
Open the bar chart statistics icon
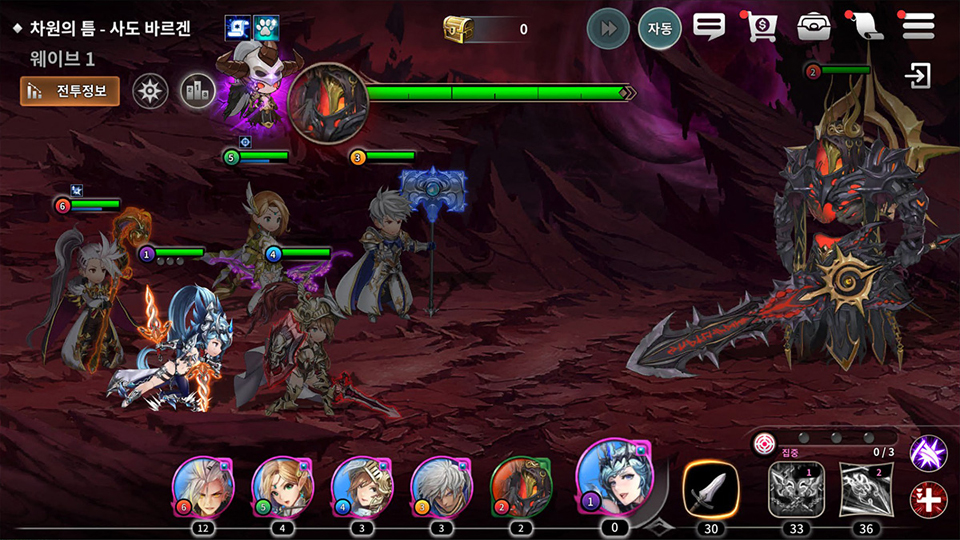coord(198,91)
